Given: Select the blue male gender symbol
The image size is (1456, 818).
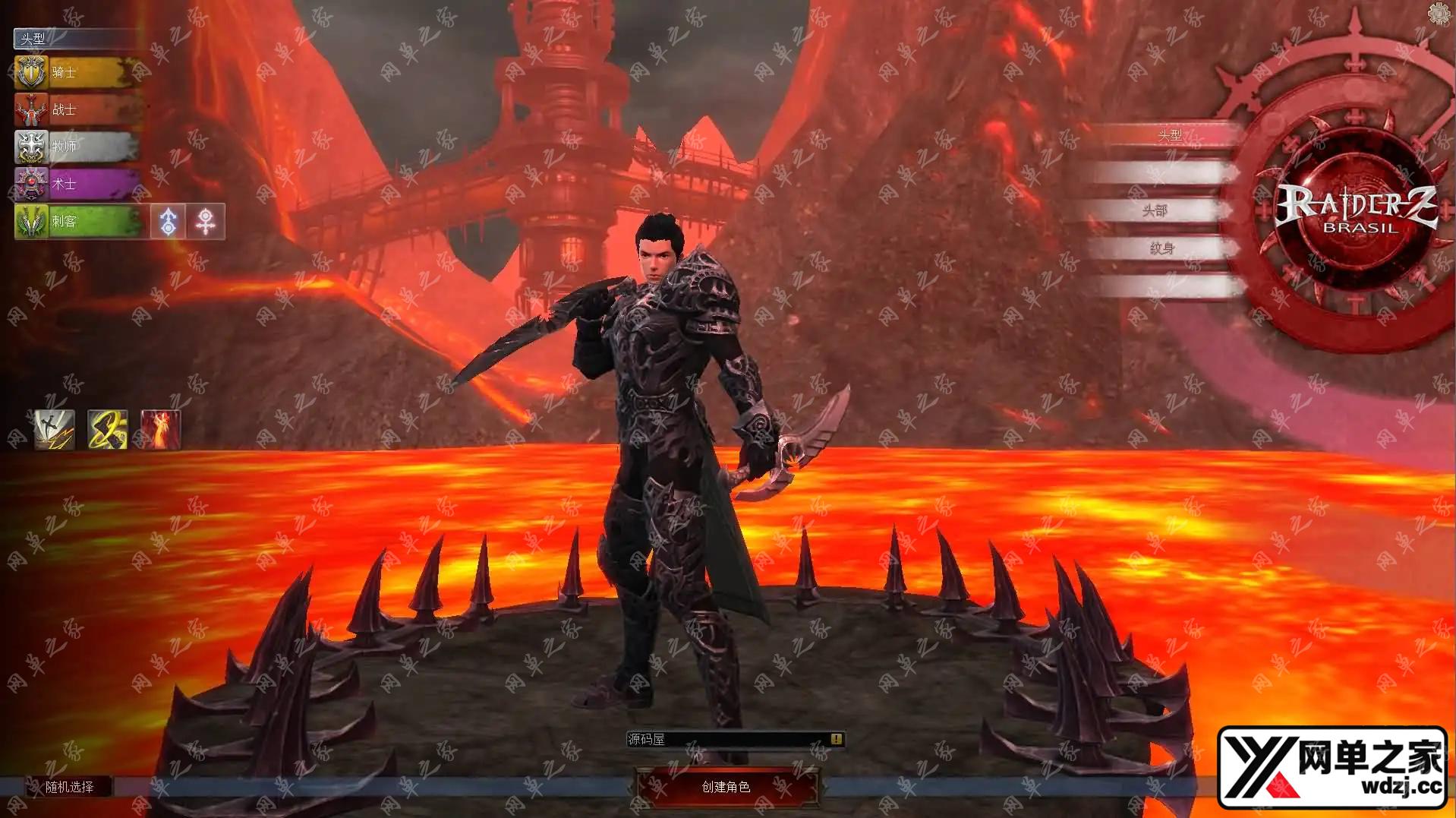Looking at the screenshot, I should (168, 222).
